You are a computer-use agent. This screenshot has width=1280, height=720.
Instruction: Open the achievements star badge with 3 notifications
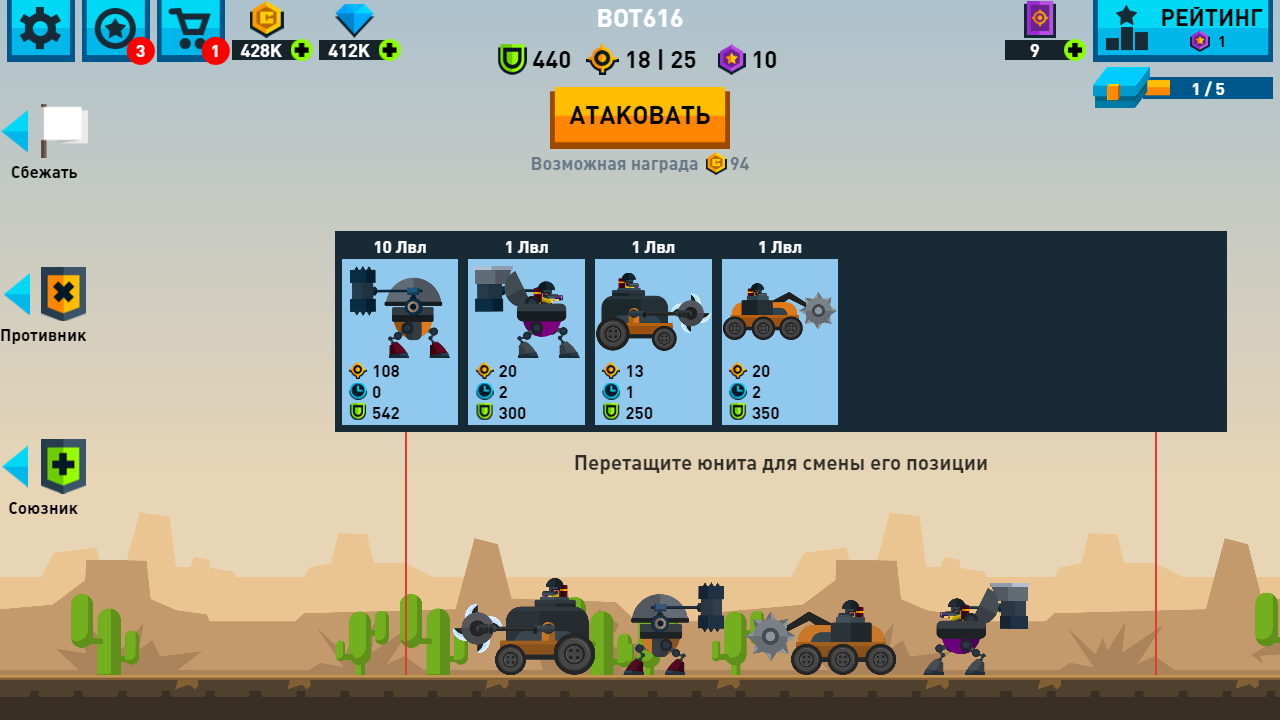[x=115, y=30]
